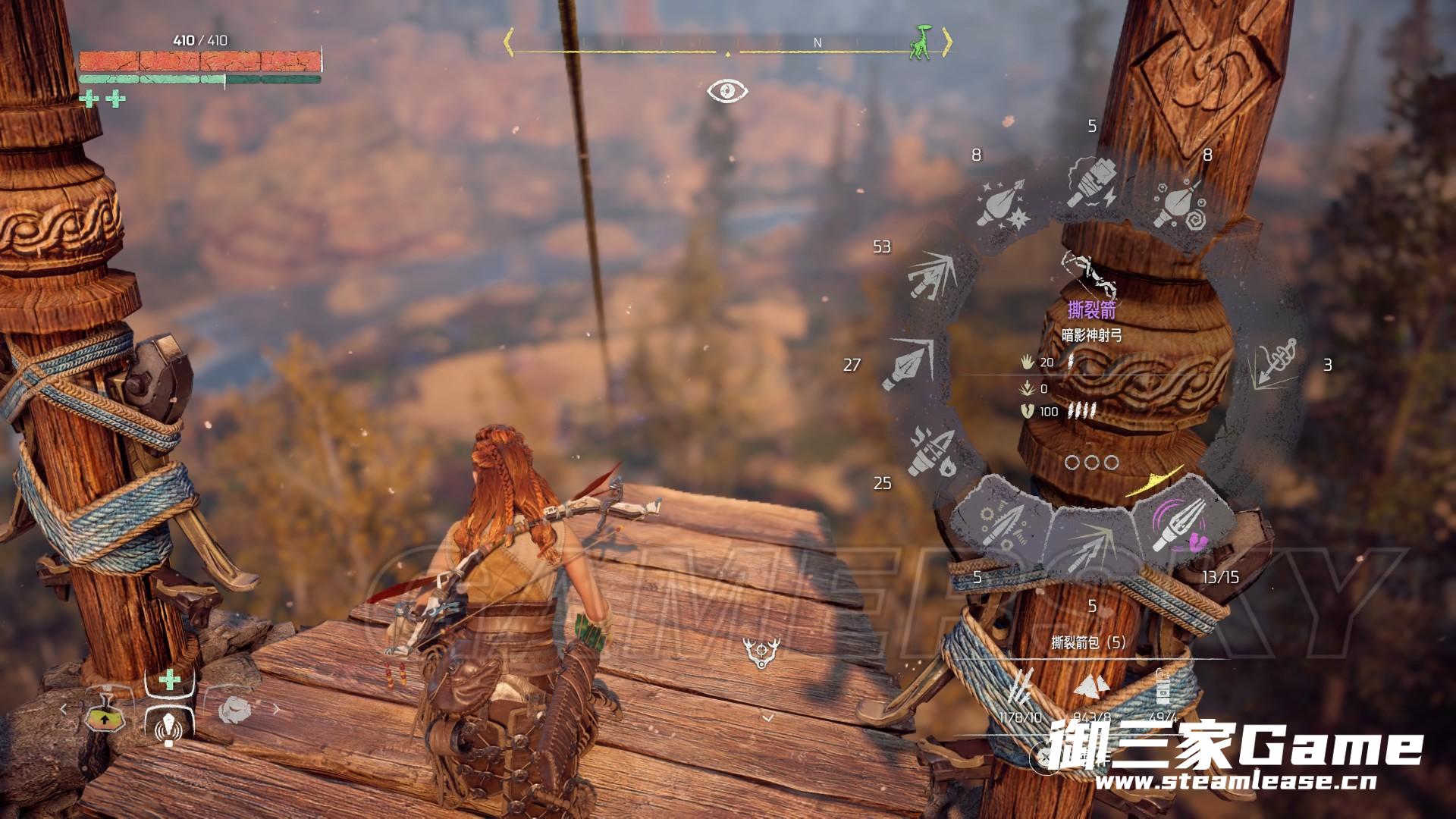The height and width of the screenshot is (819, 1456).
Task: Pick the fire arrow slot with 25 ammo
Action: click(933, 450)
